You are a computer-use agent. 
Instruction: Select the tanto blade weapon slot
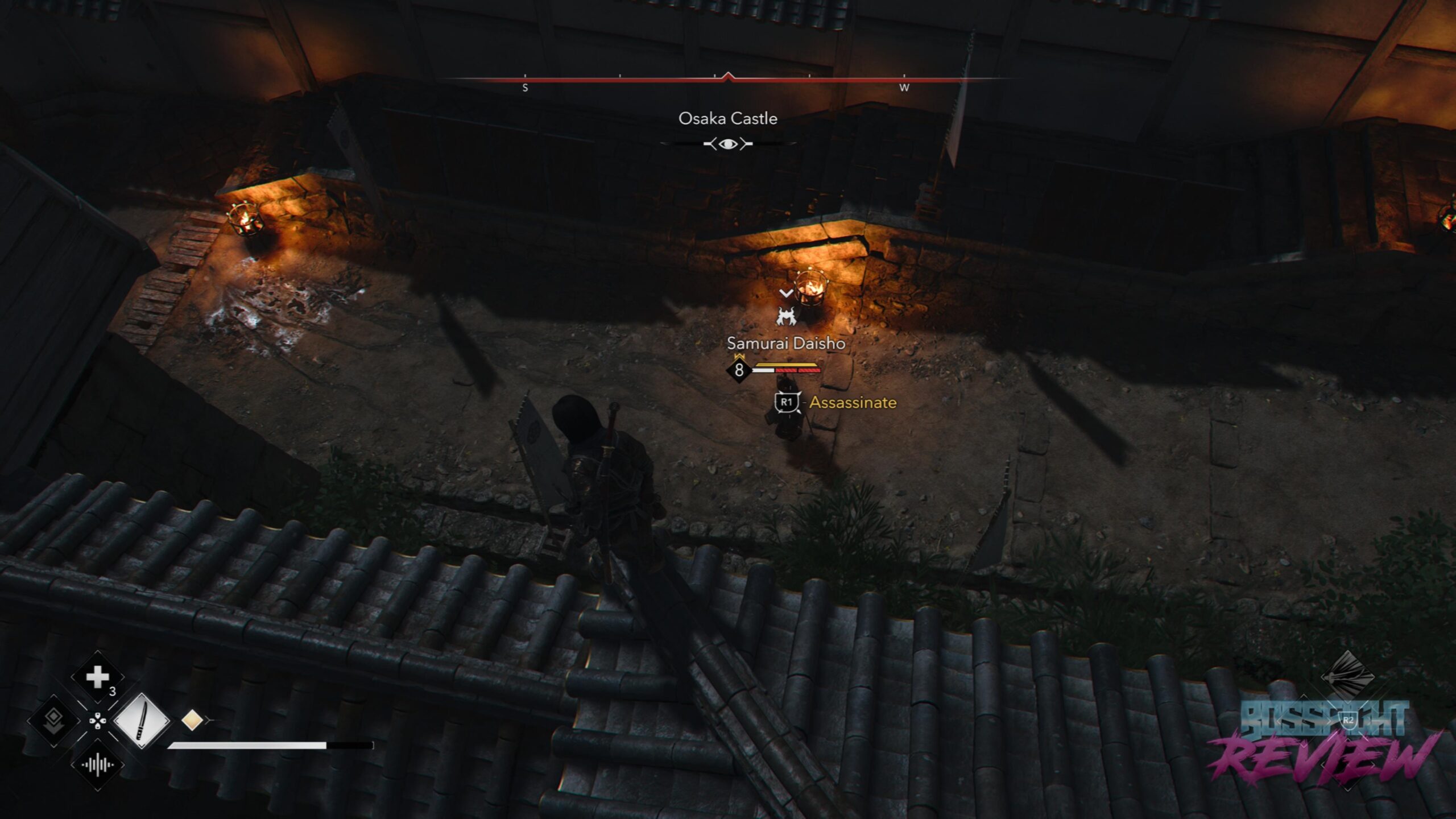pyautogui.click(x=142, y=721)
